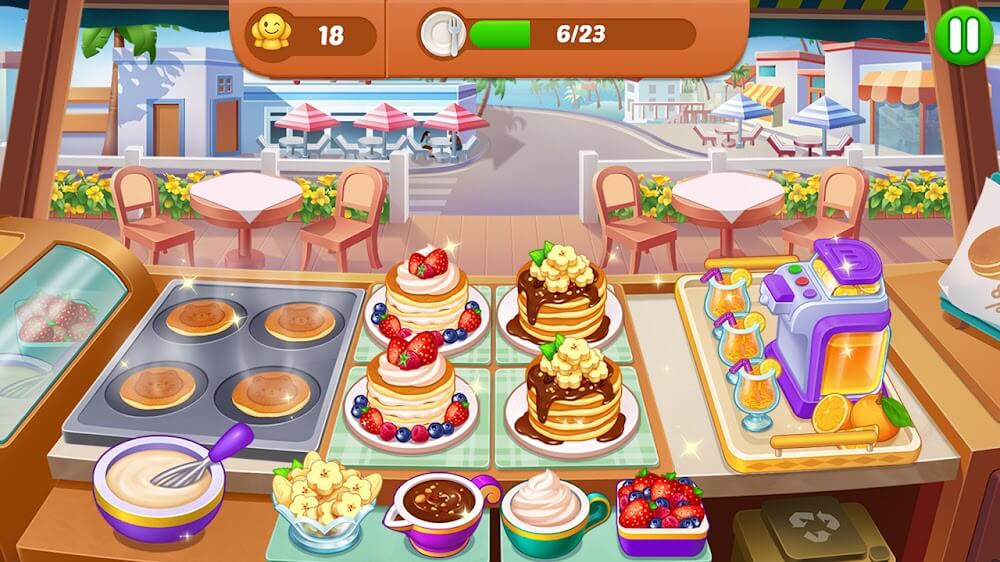Screen dimensions: 1000x562
Task: Select the sliced banana topping bowl
Action: click(x=326, y=496)
